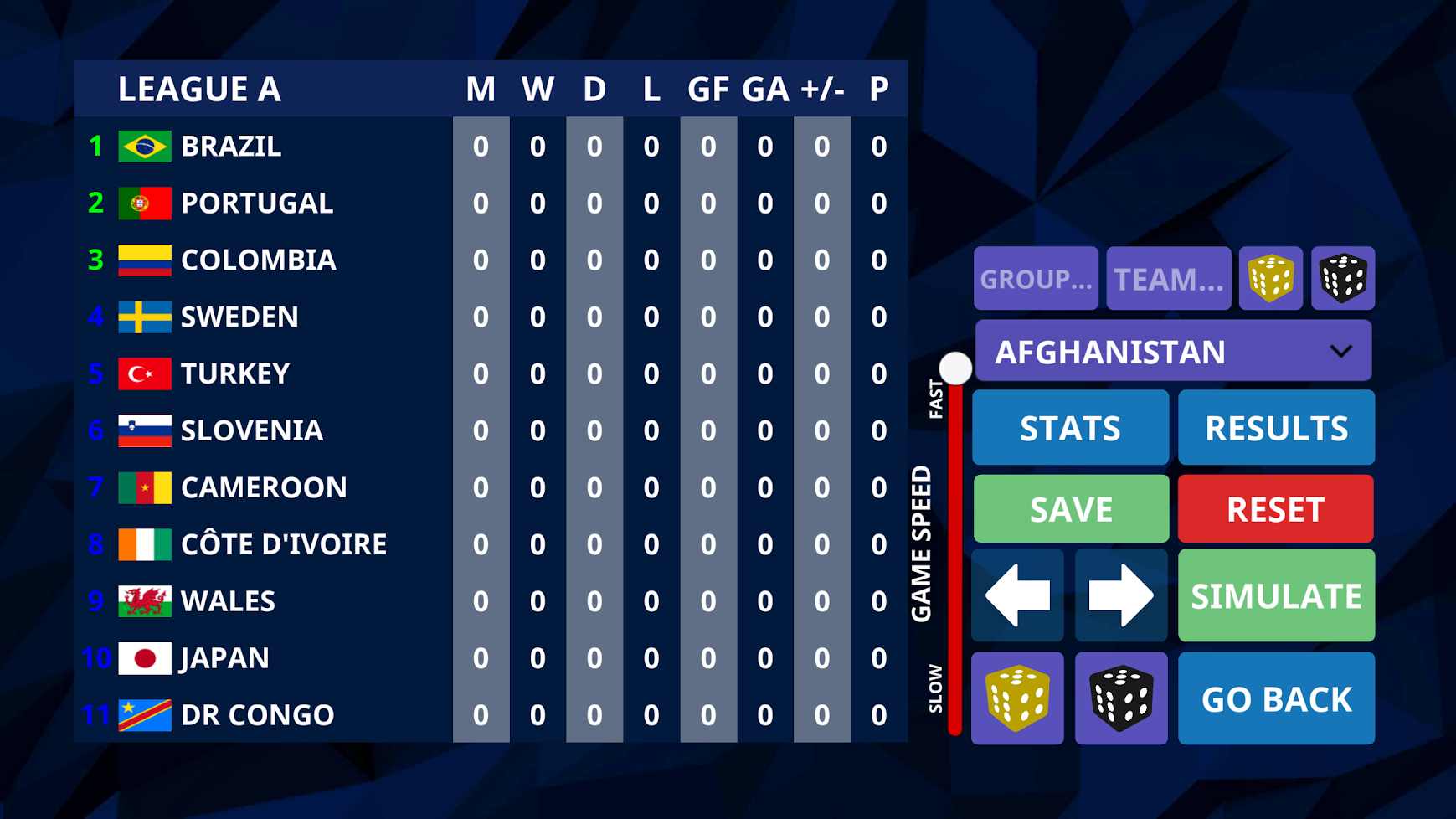The width and height of the screenshot is (1456, 819).
Task: Click SAVE to store progress
Action: click(1070, 507)
